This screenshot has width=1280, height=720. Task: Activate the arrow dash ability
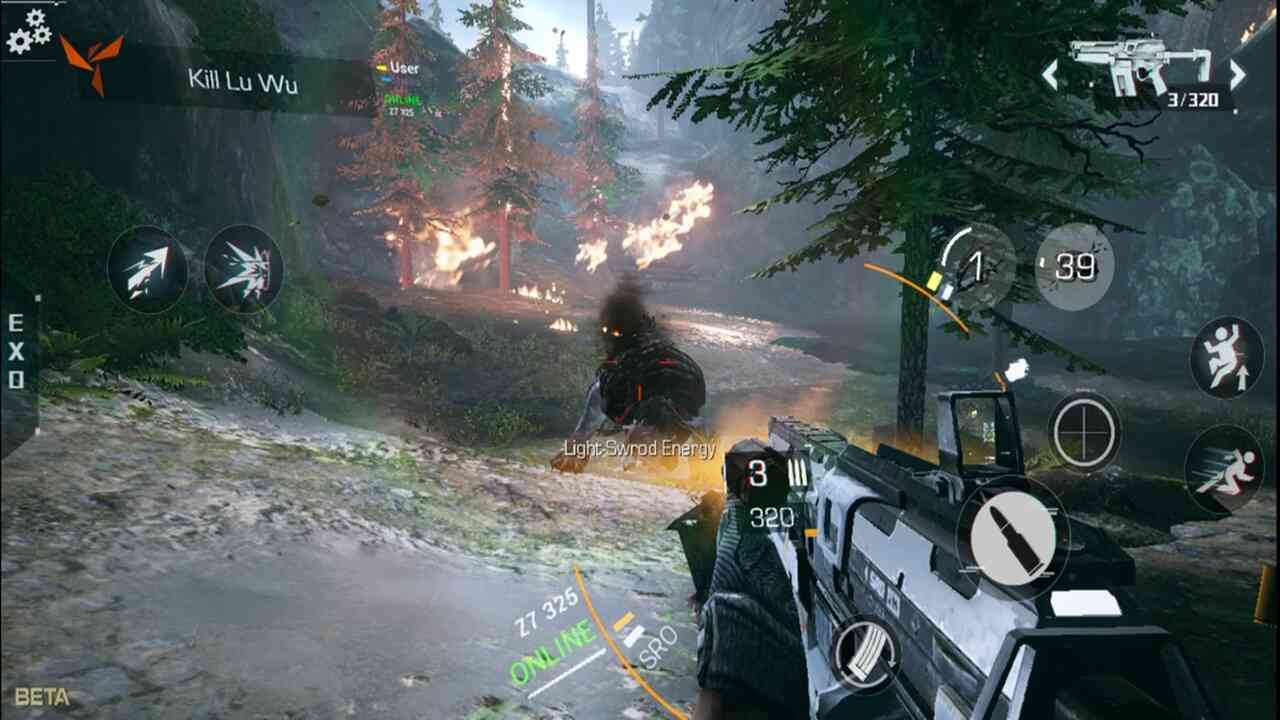[x=147, y=269]
